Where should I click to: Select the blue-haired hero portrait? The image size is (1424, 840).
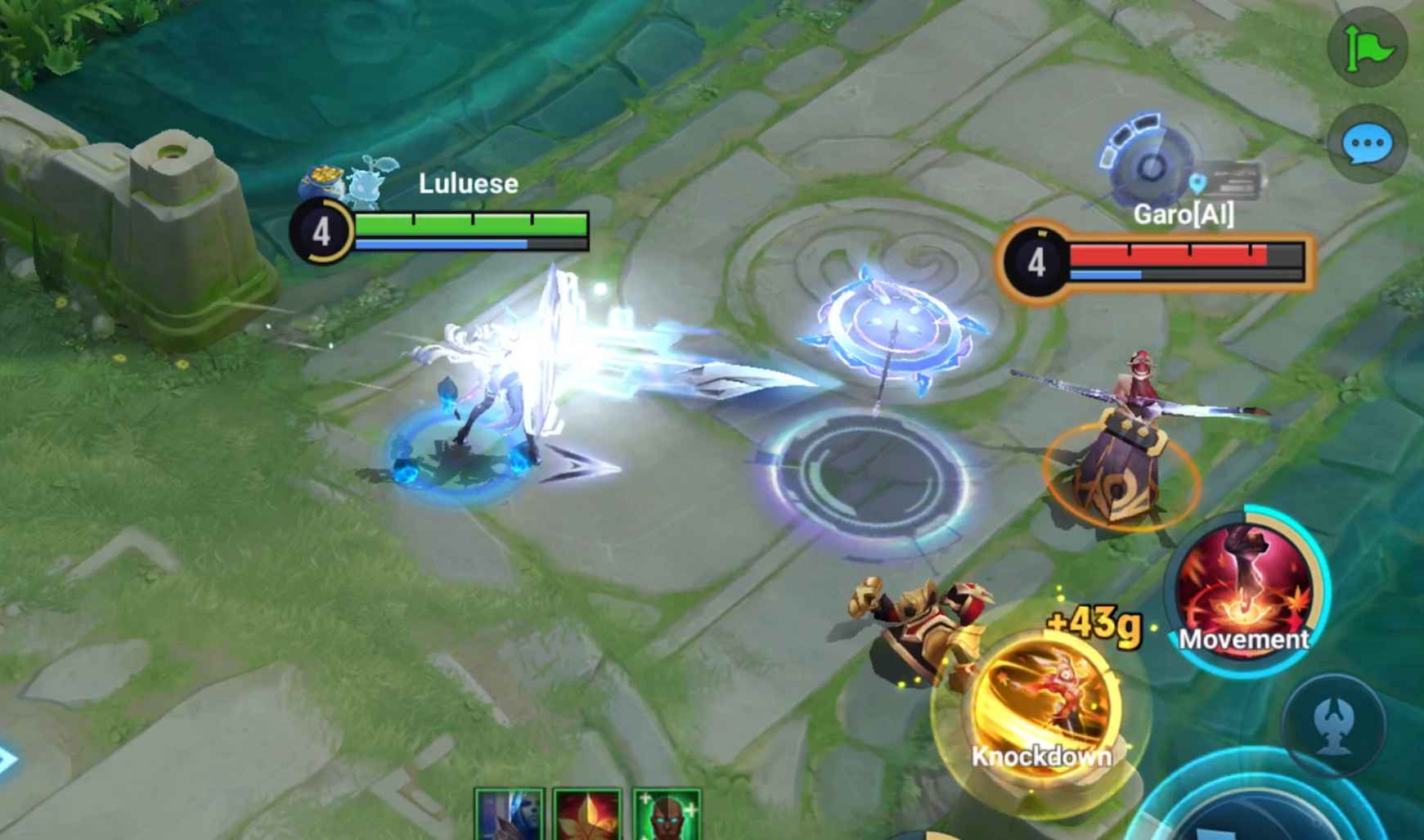pos(509,815)
